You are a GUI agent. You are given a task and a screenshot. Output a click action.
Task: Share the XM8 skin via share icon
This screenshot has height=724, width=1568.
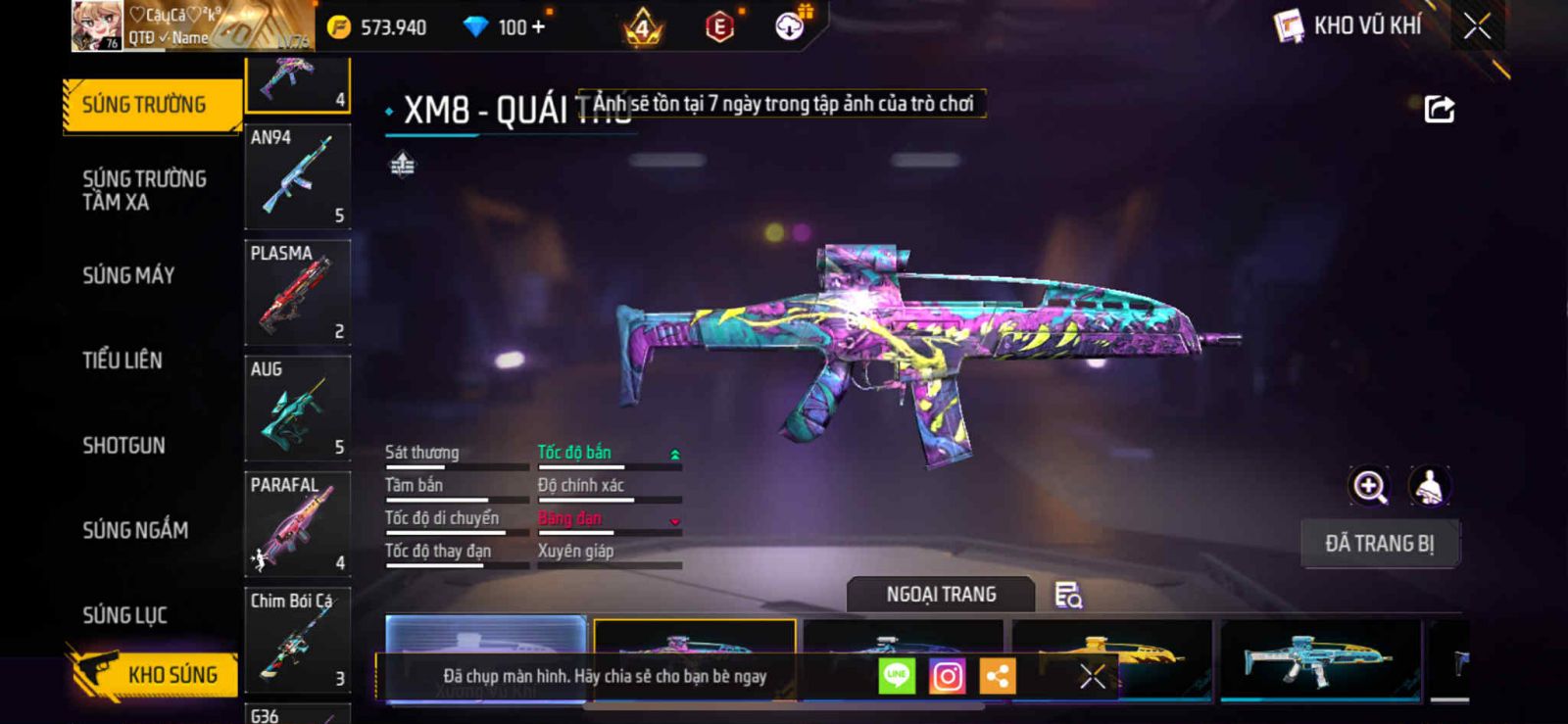click(x=1439, y=109)
